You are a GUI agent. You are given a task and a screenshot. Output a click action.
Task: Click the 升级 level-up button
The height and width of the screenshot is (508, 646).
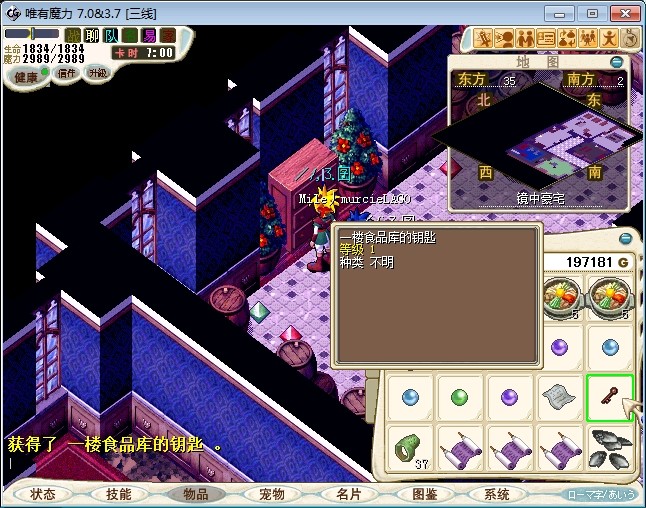tap(97, 74)
